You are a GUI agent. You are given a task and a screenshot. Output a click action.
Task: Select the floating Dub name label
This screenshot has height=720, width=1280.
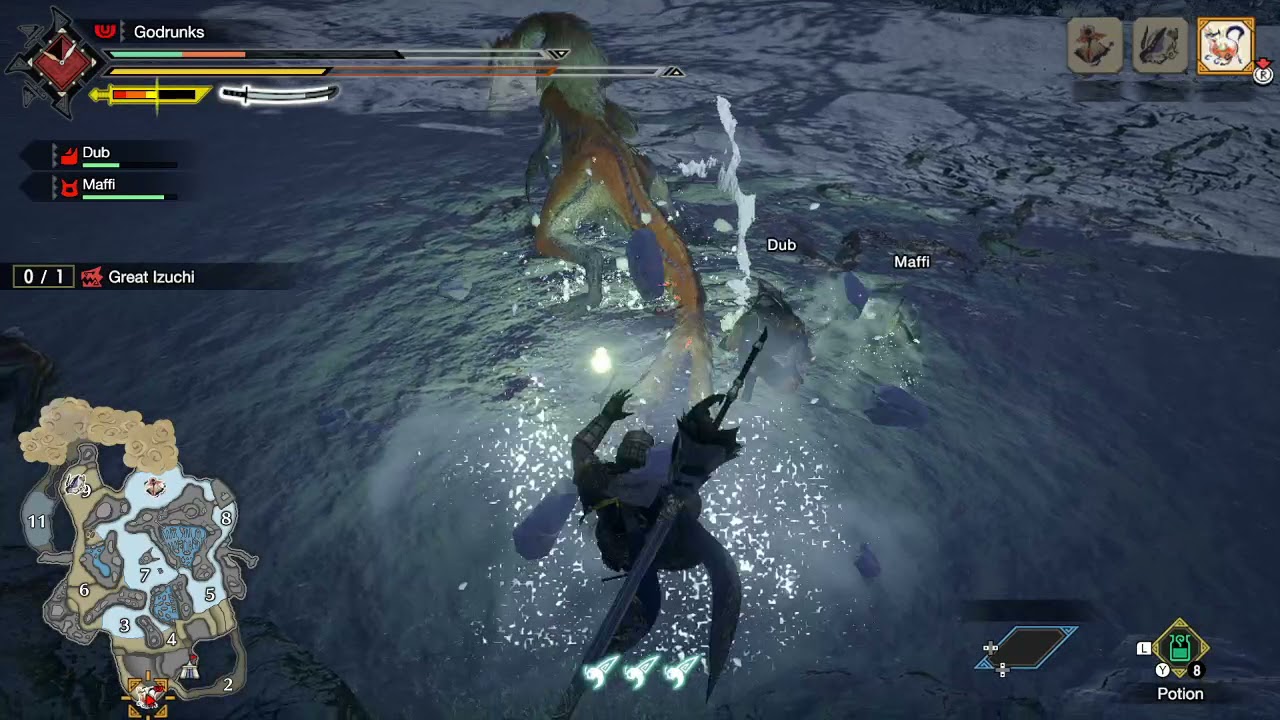point(781,245)
